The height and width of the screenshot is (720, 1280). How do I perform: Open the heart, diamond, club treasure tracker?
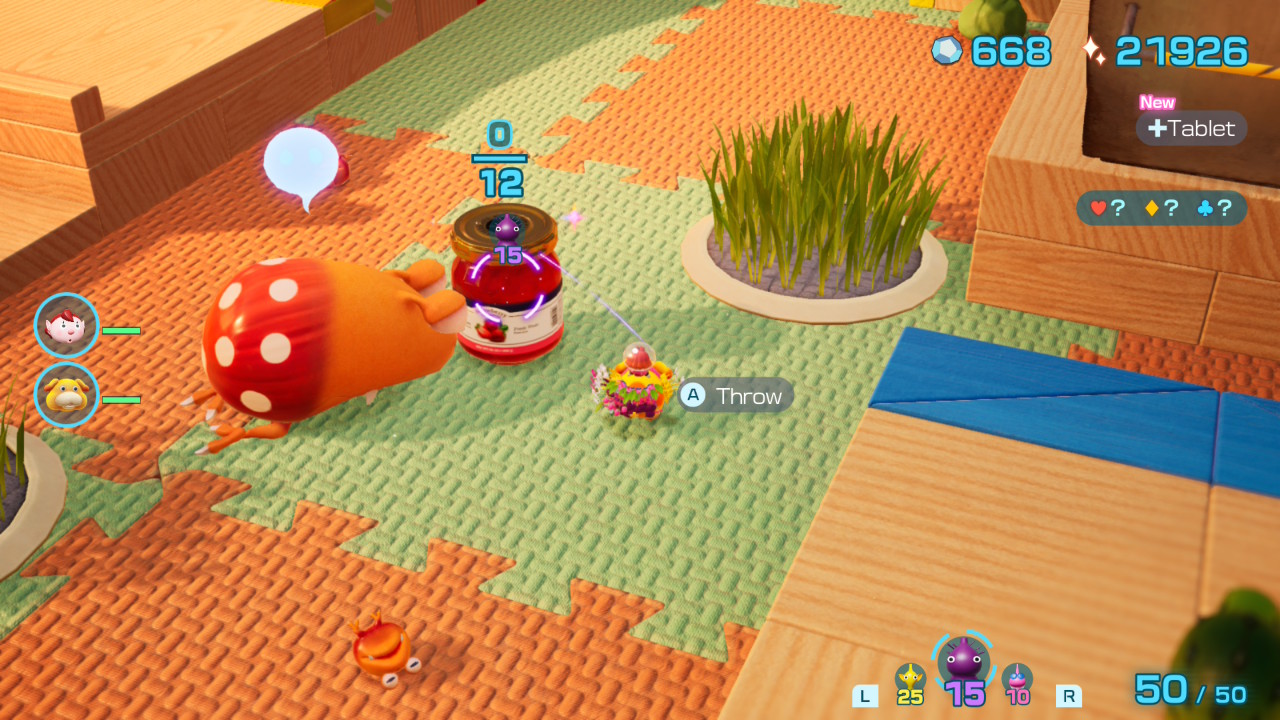tap(1161, 208)
